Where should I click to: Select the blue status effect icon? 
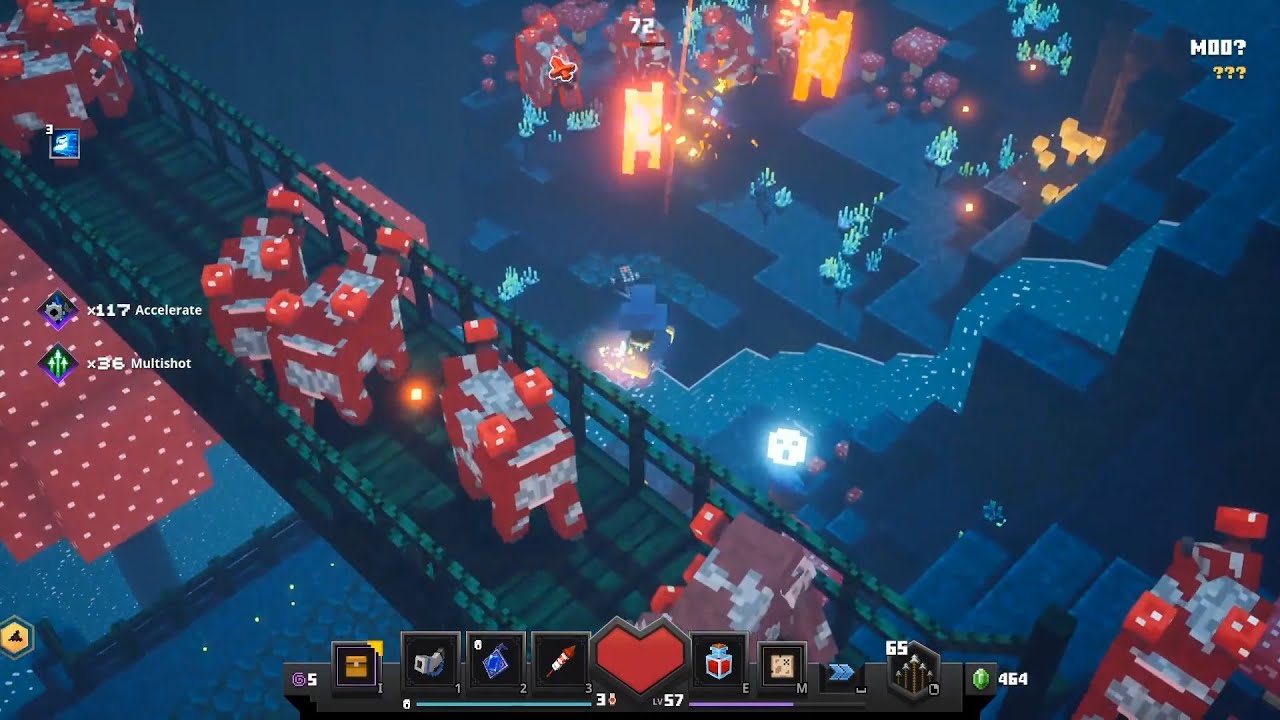64,144
